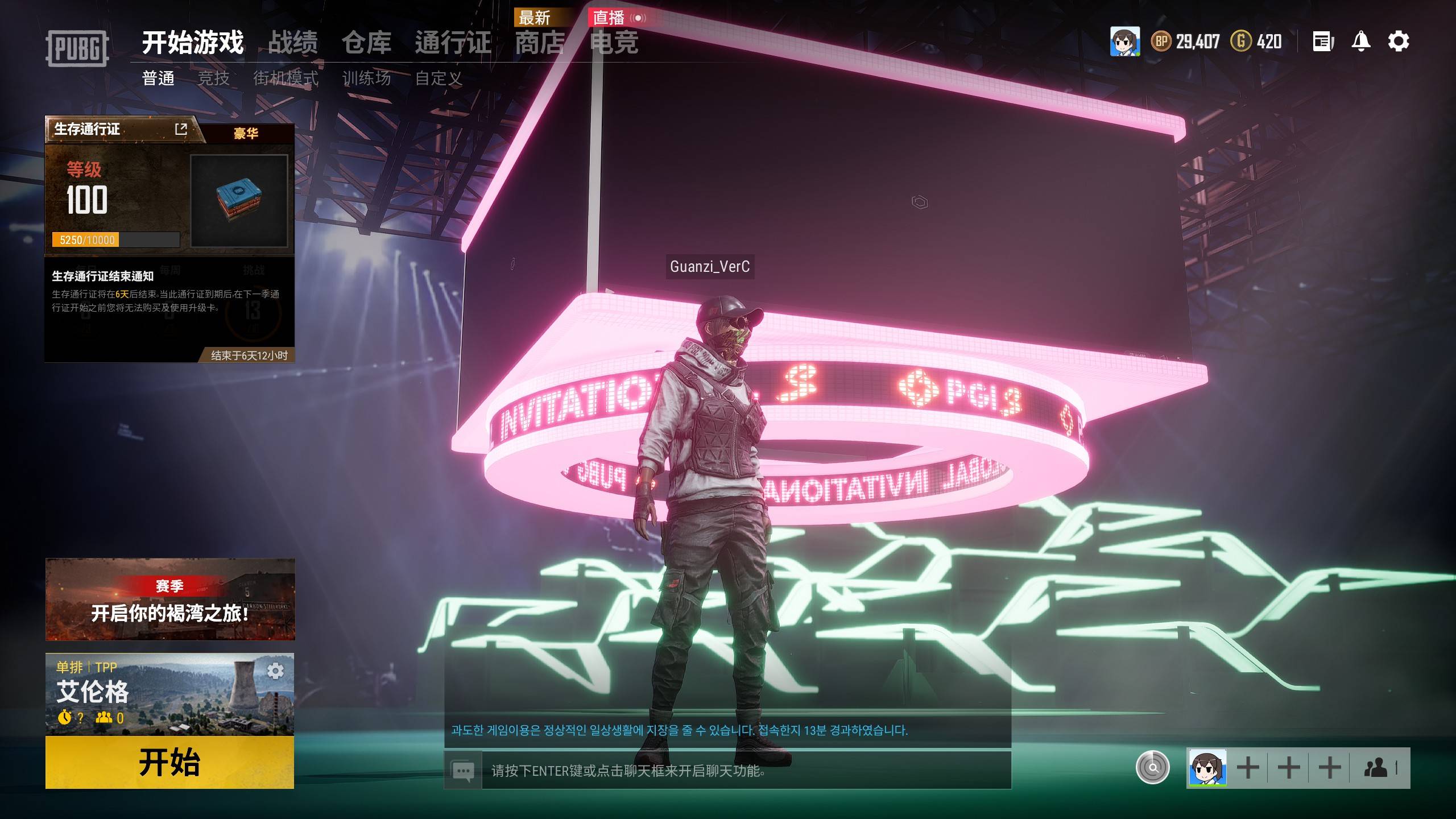The width and height of the screenshot is (1456, 819).
Task: Open the 赛季 season banner
Action: point(169,599)
